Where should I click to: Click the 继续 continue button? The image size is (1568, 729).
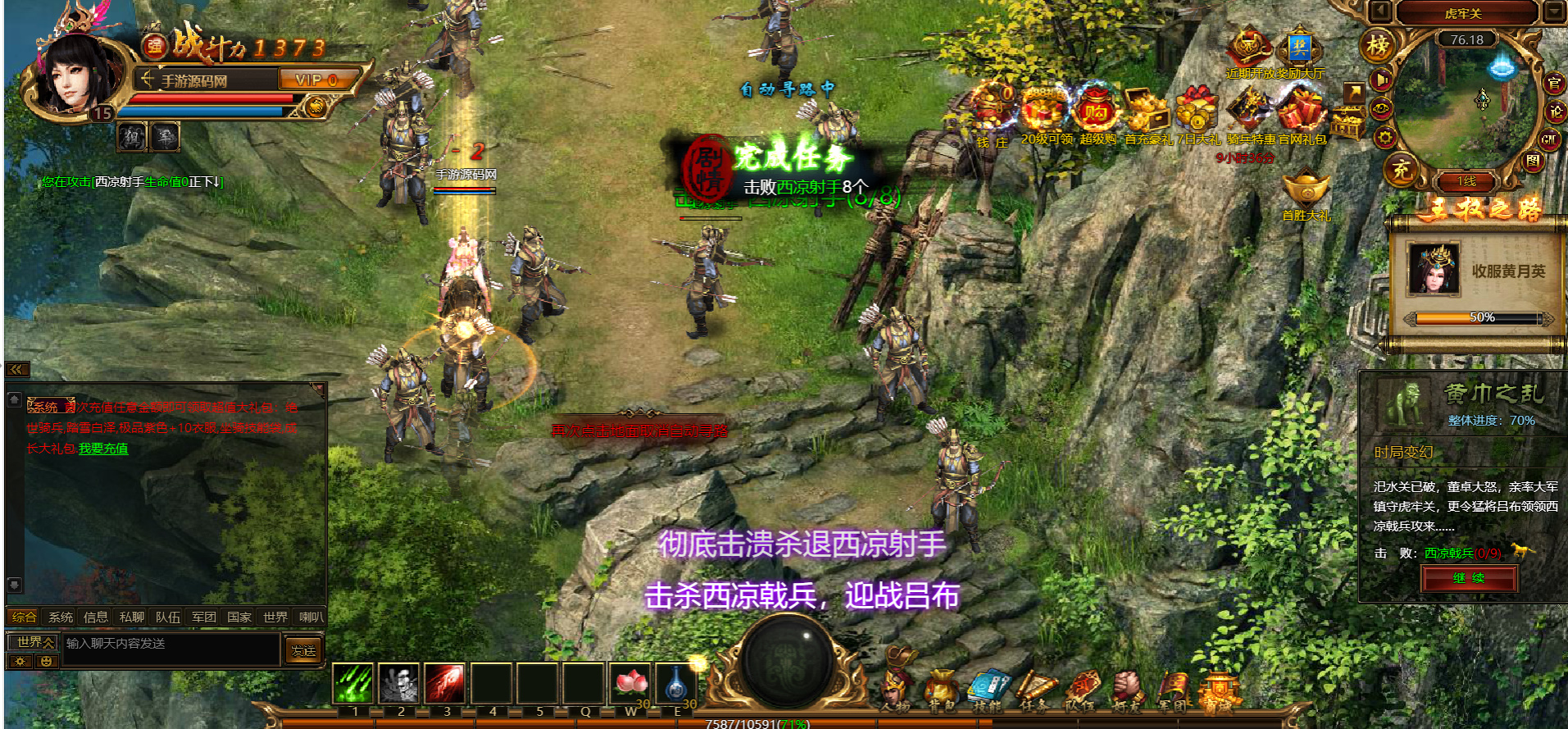tap(1468, 578)
